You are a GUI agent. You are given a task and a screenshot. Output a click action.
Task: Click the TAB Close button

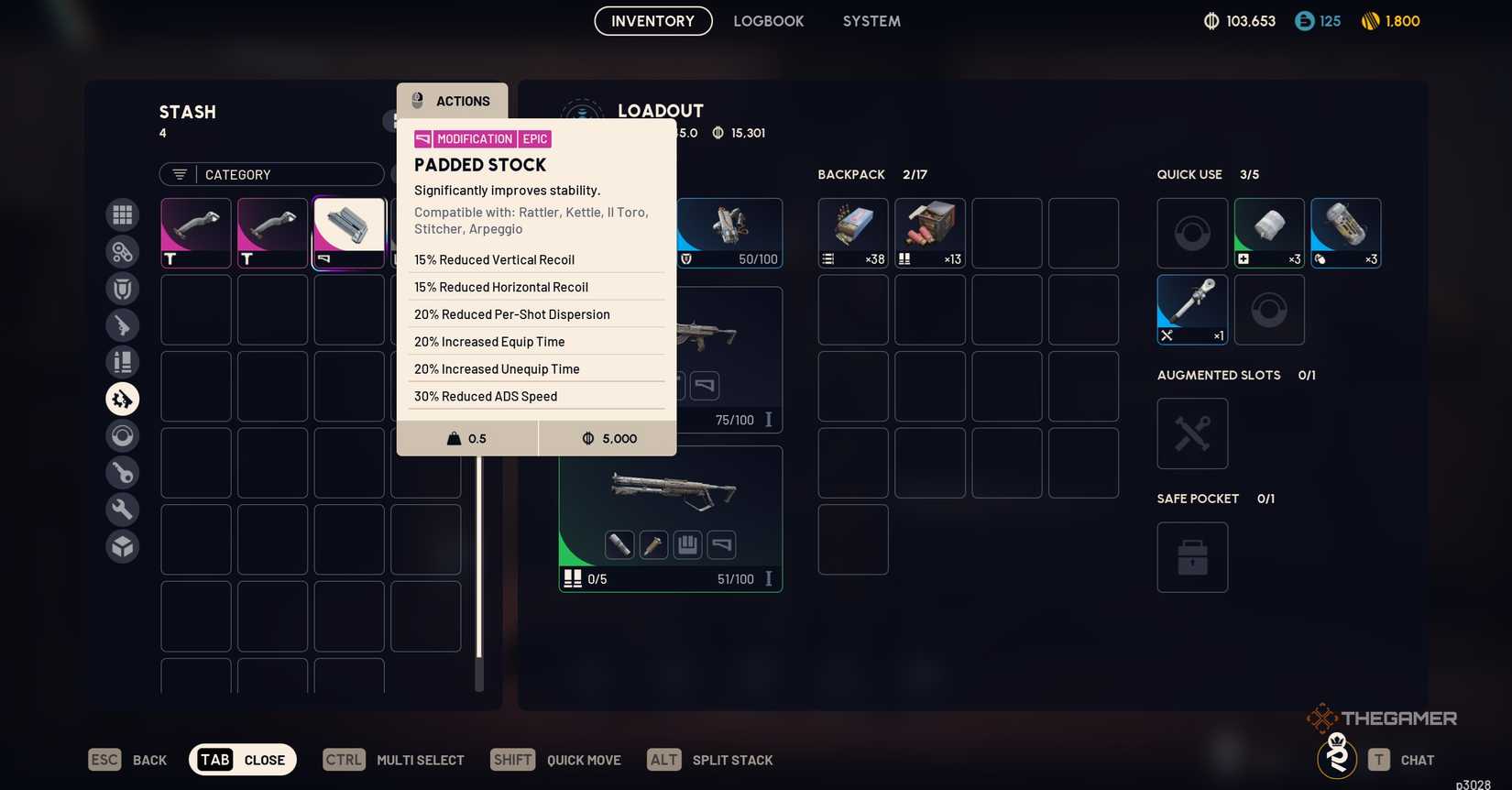tap(242, 759)
